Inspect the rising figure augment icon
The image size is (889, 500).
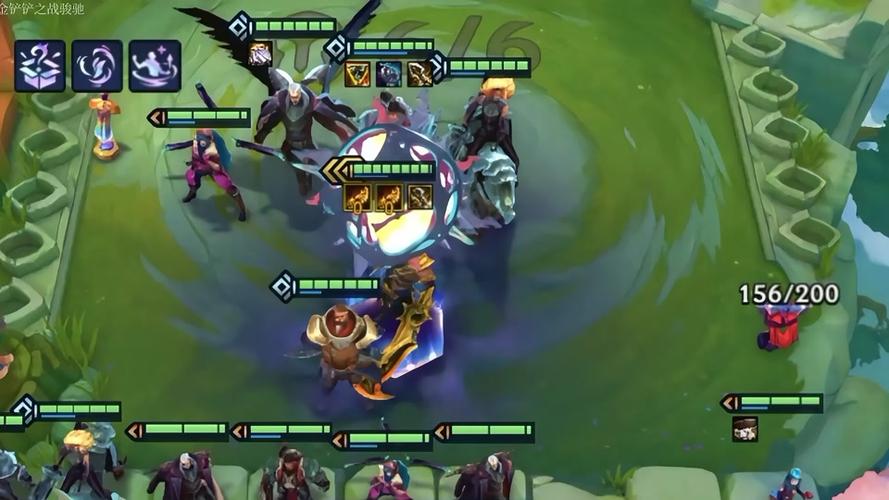coord(155,66)
